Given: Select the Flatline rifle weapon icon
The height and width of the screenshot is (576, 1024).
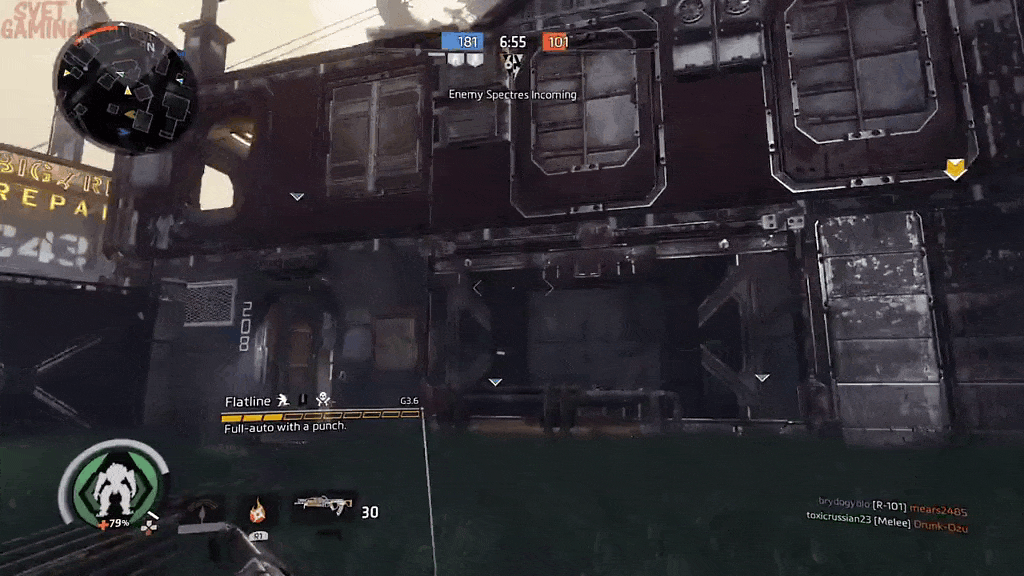Looking at the screenshot, I should pyautogui.click(x=324, y=508).
